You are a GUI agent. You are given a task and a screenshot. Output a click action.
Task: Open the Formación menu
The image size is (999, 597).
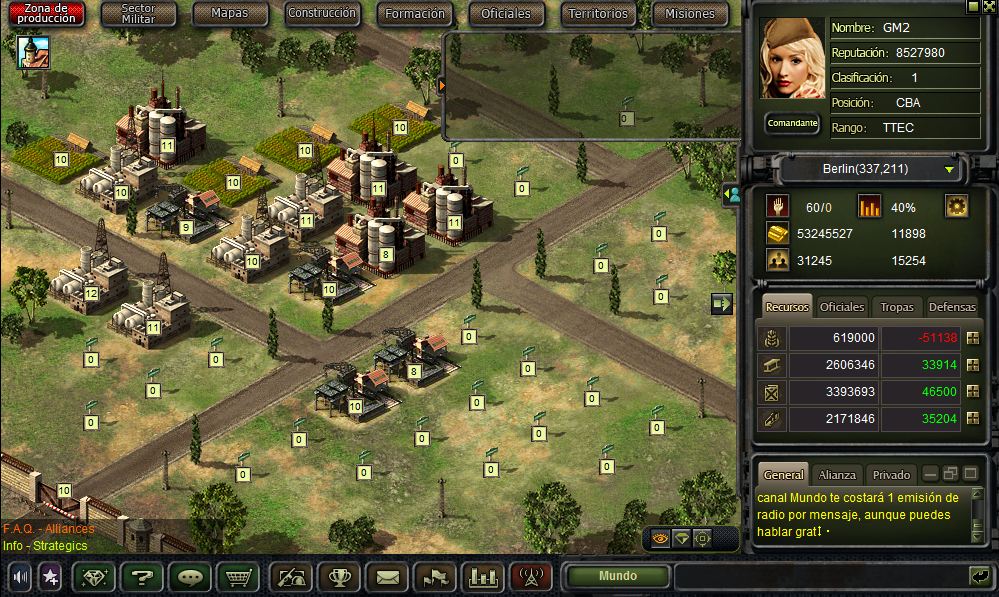coord(415,14)
